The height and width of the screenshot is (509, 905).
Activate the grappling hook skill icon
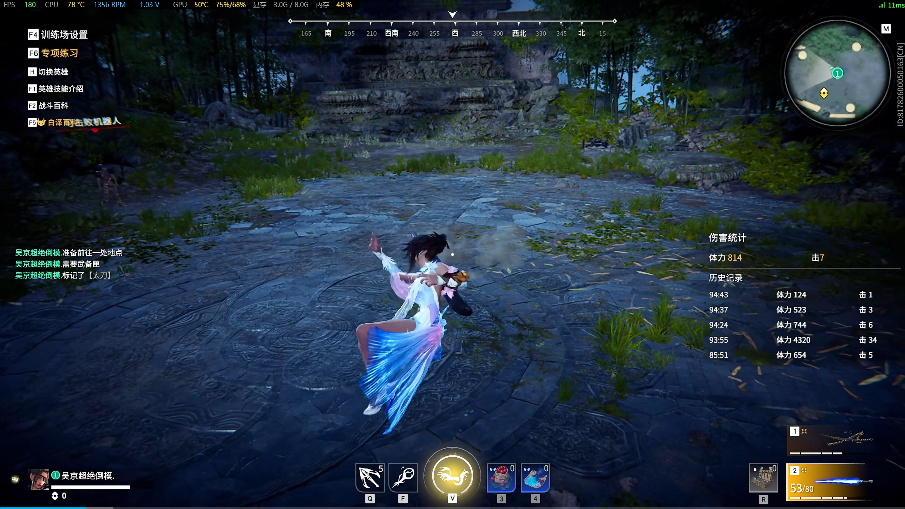(x=369, y=477)
